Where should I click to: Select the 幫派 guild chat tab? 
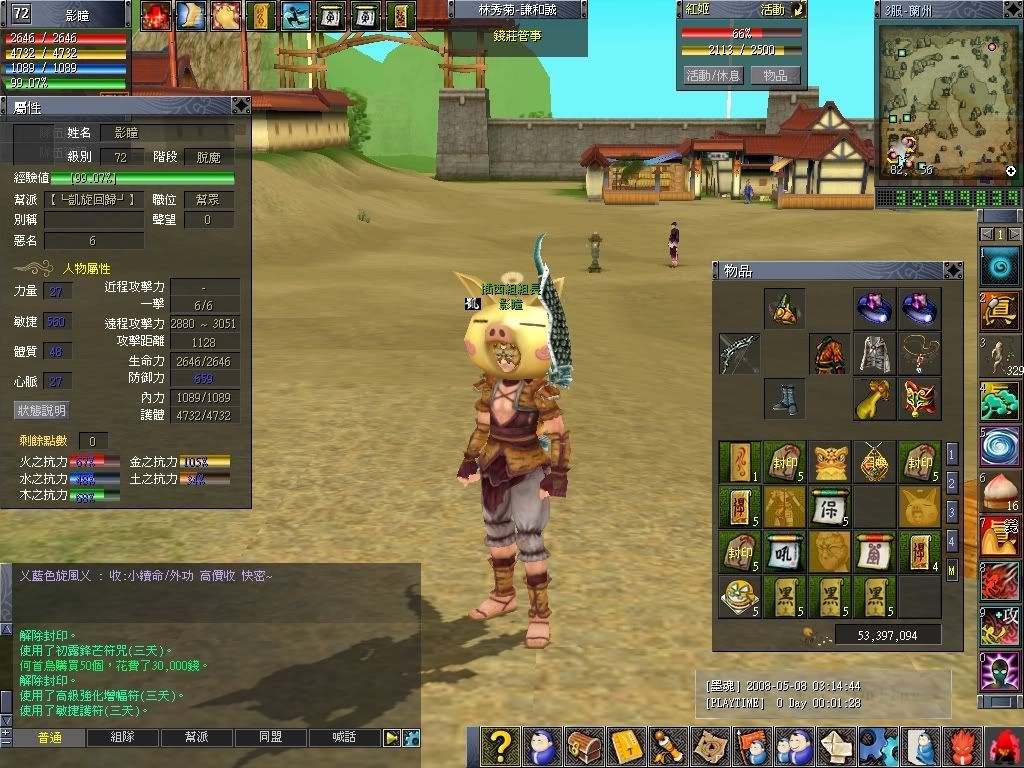click(197, 738)
